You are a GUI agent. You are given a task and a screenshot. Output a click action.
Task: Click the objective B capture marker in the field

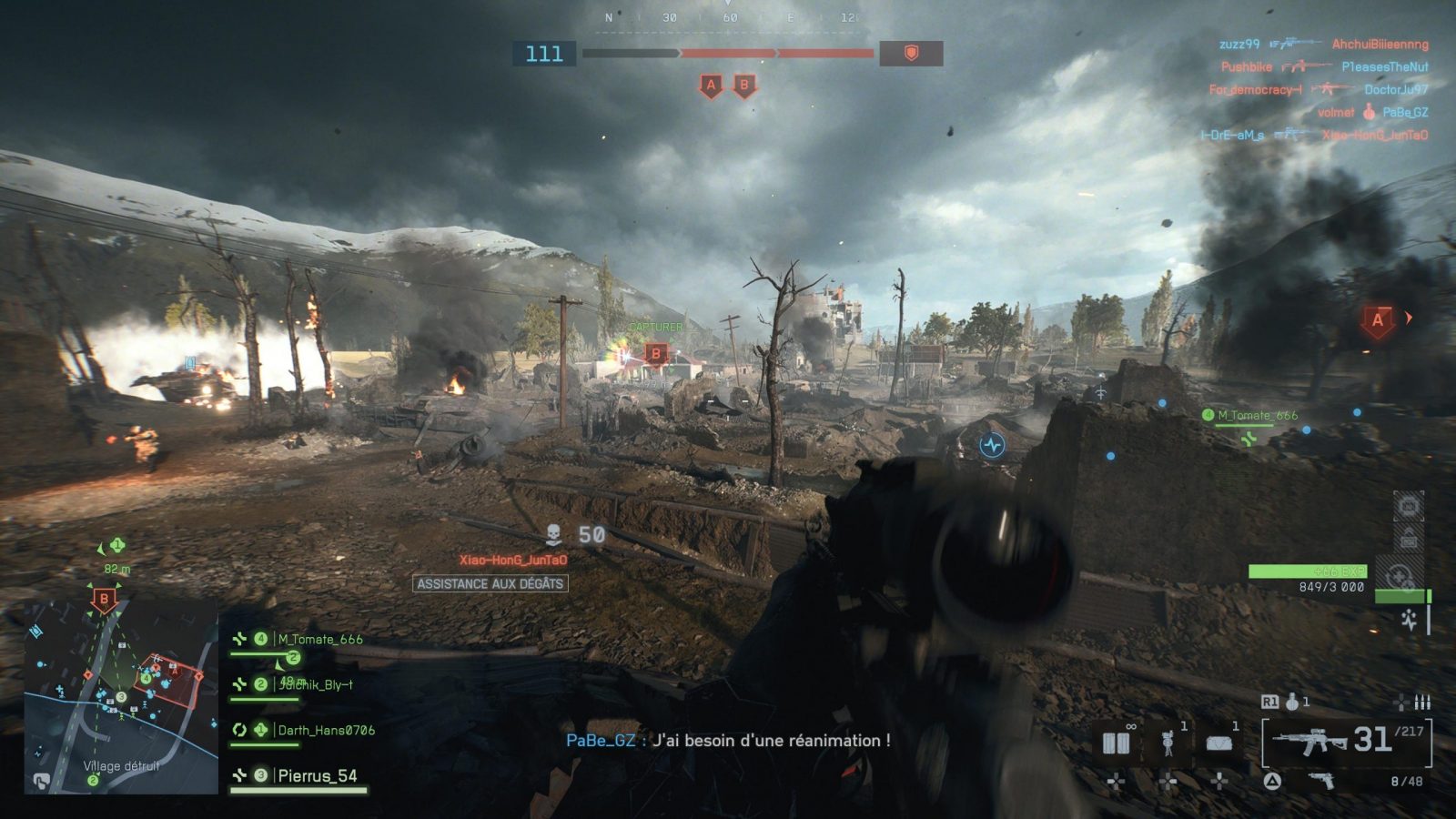pyautogui.click(x=656, y=354)
